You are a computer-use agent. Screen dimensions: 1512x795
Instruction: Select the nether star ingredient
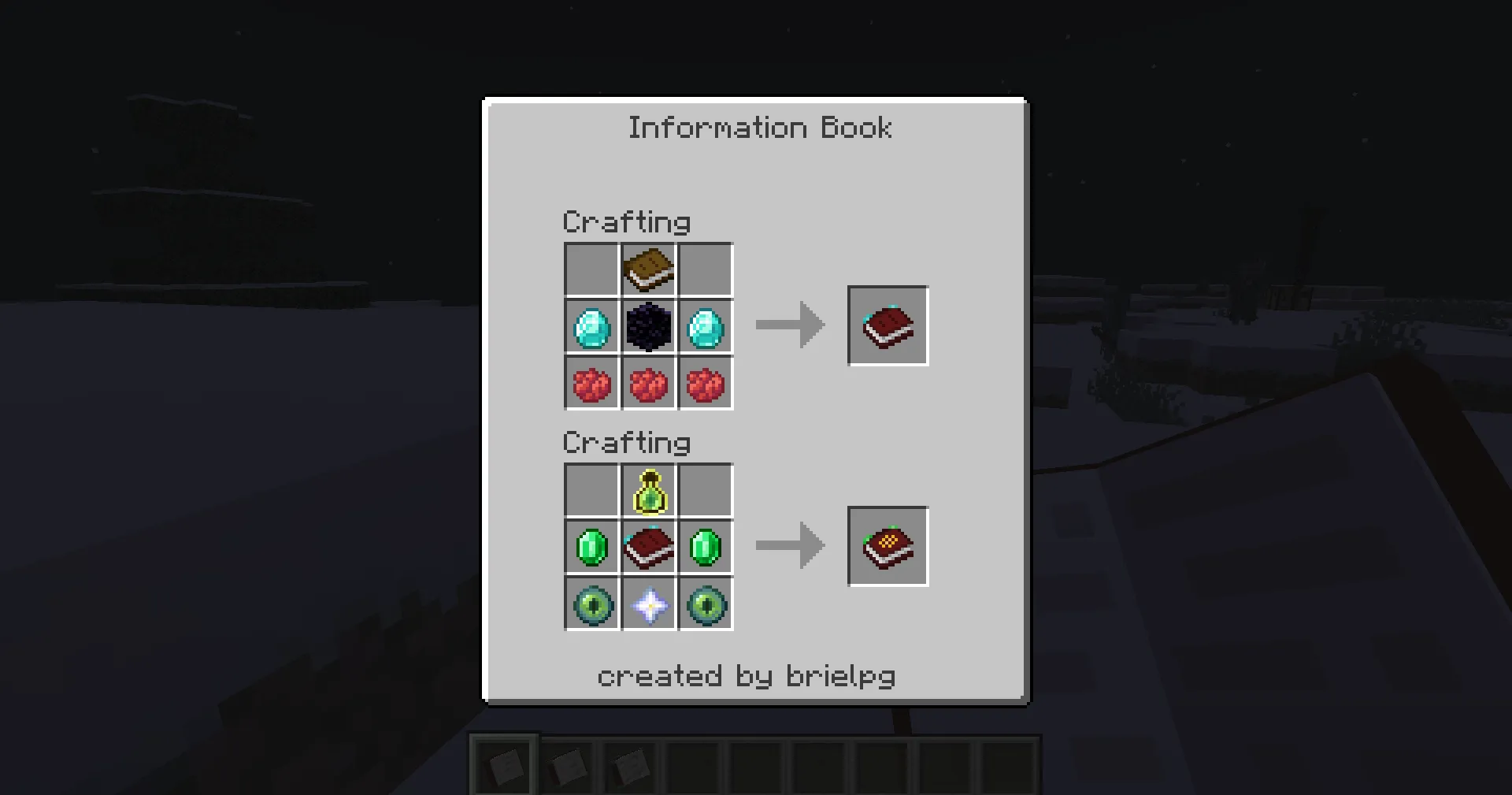pos(648,604)
